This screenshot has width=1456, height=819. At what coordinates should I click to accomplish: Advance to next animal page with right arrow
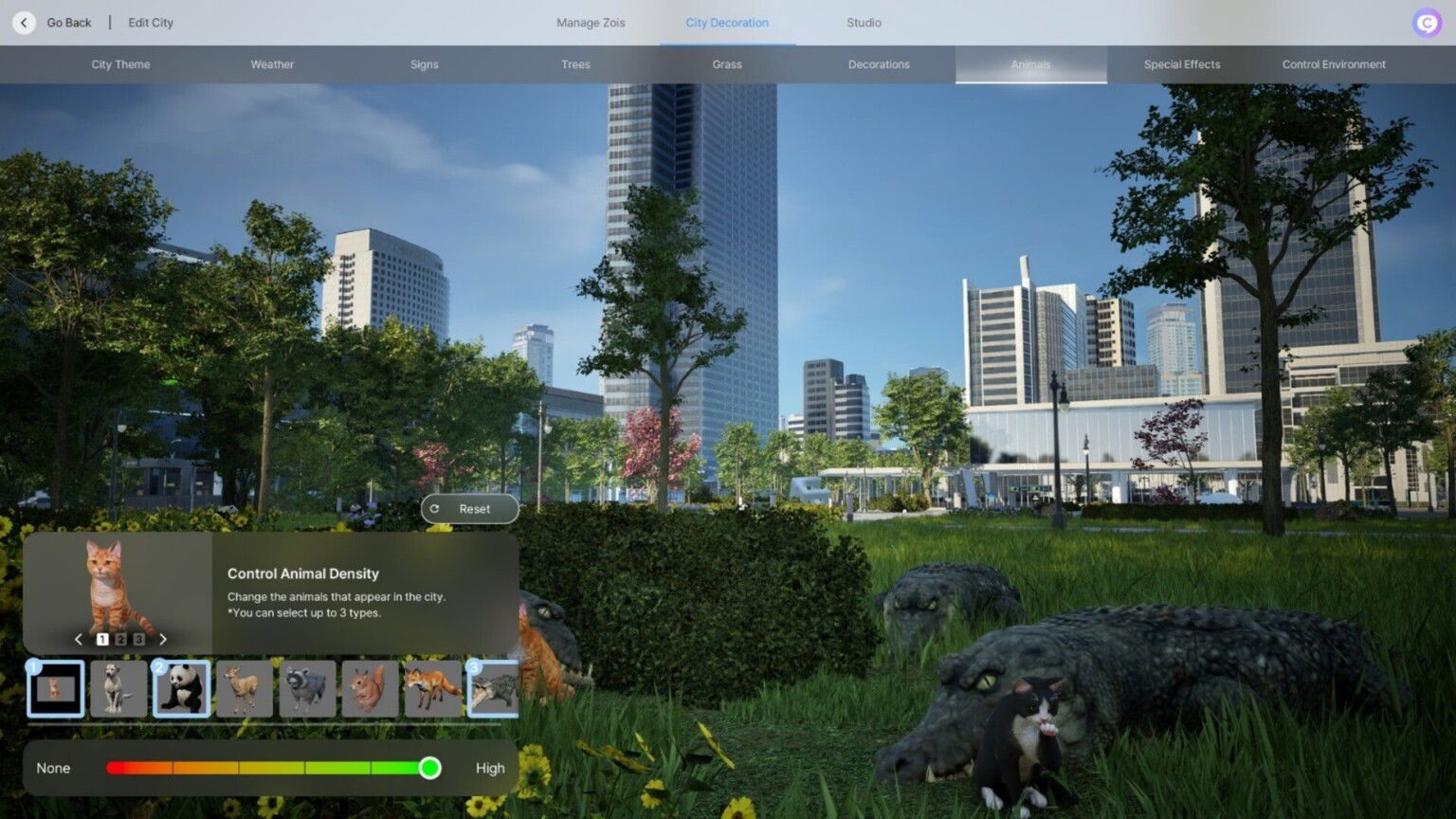(x=163, y=639)
